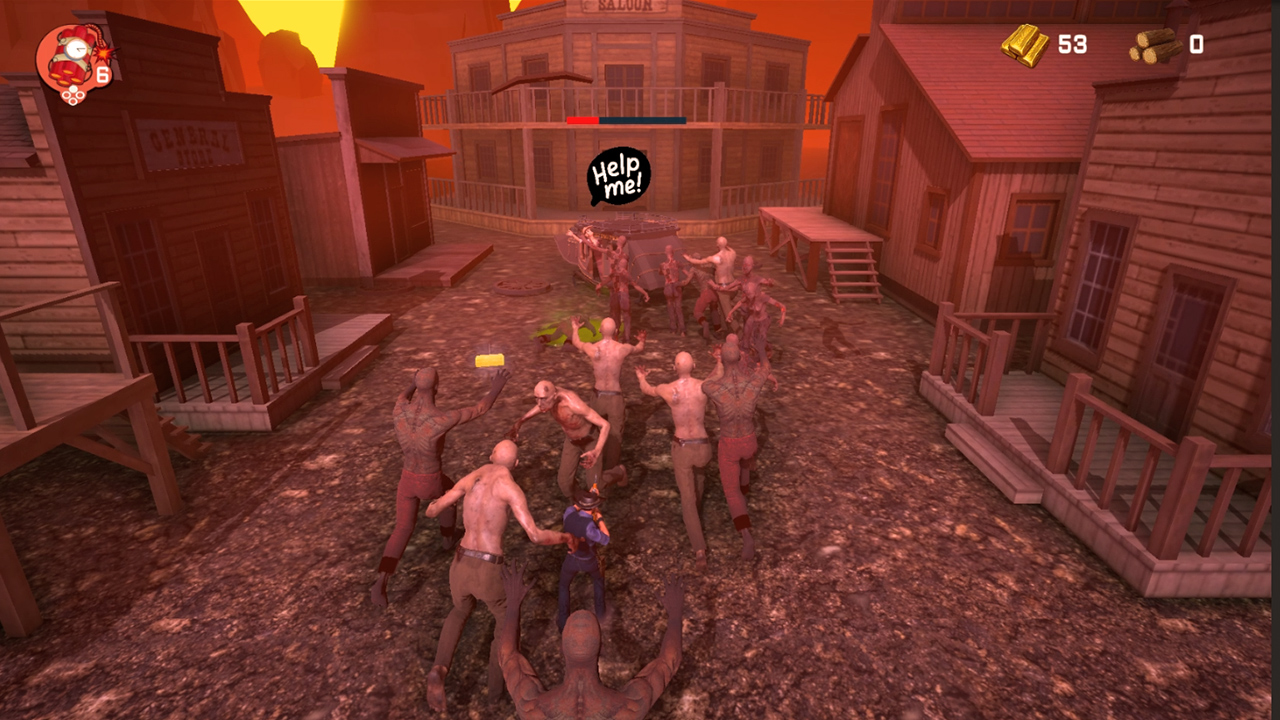Click the dynamite count number 6
The width and height of the screenshot is (1280, 720).
(102, 74)
